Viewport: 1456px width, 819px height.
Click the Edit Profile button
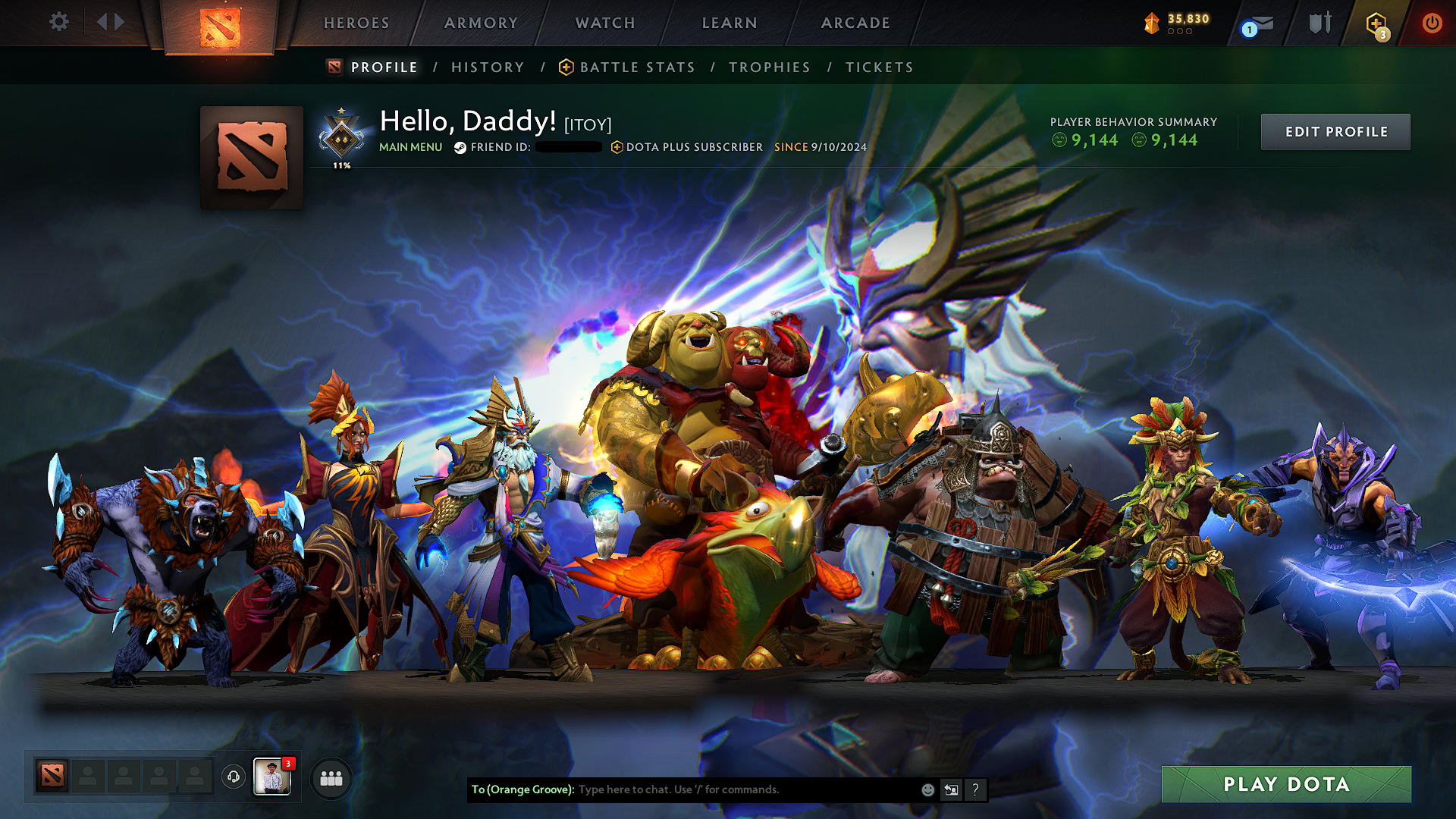pos(1335,131)
